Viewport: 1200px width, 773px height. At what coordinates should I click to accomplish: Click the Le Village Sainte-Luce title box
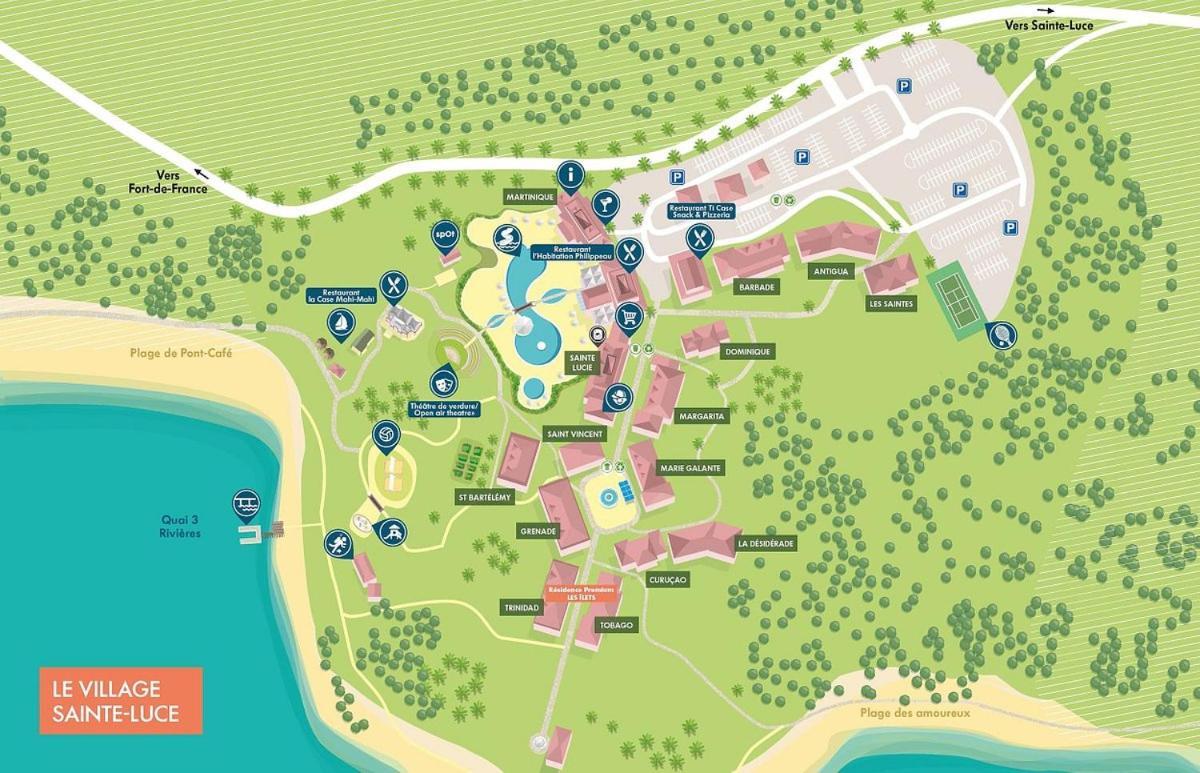(121, 700)
